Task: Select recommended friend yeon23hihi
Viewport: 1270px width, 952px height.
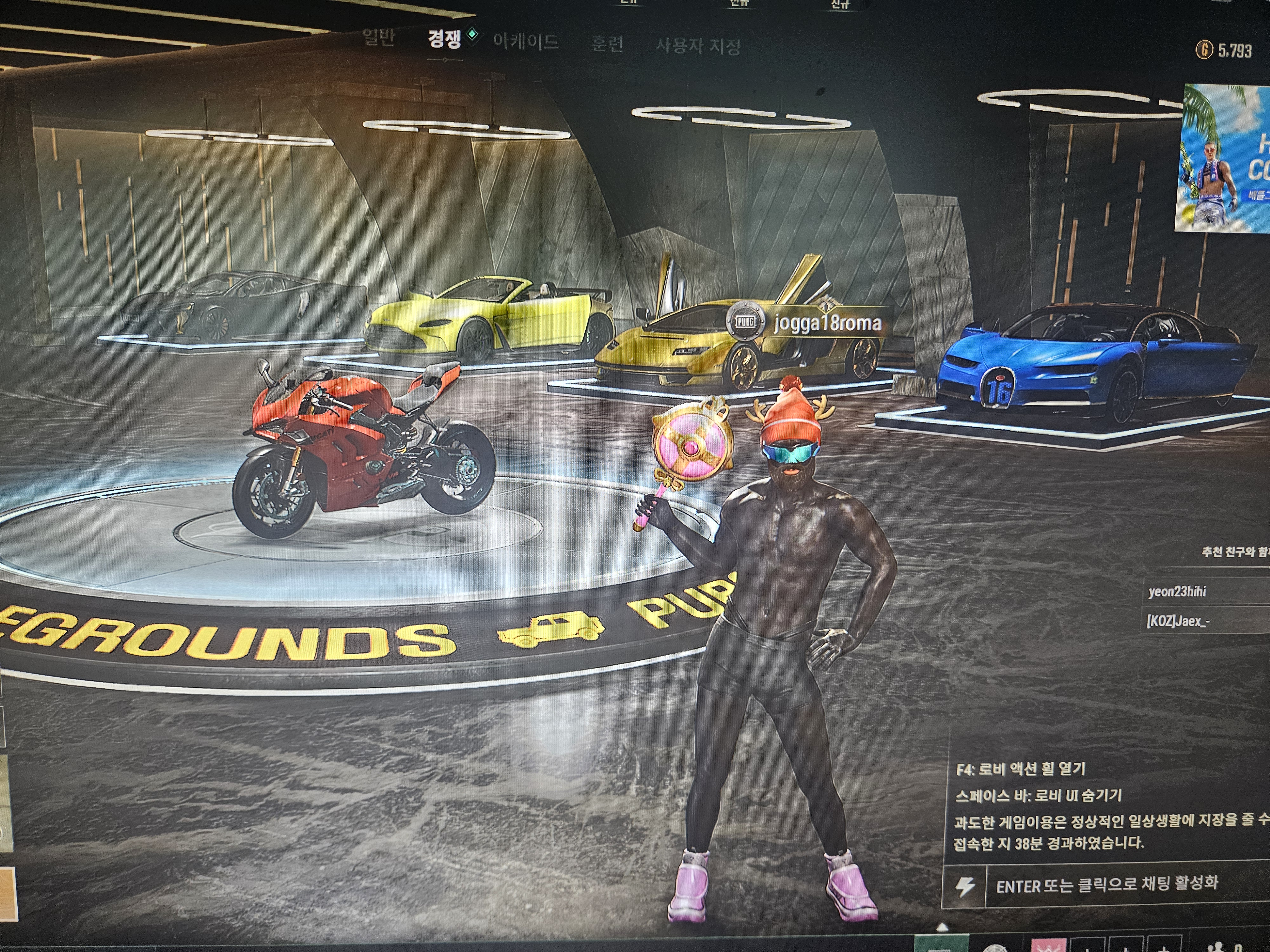Action: tap(1177, 591)
